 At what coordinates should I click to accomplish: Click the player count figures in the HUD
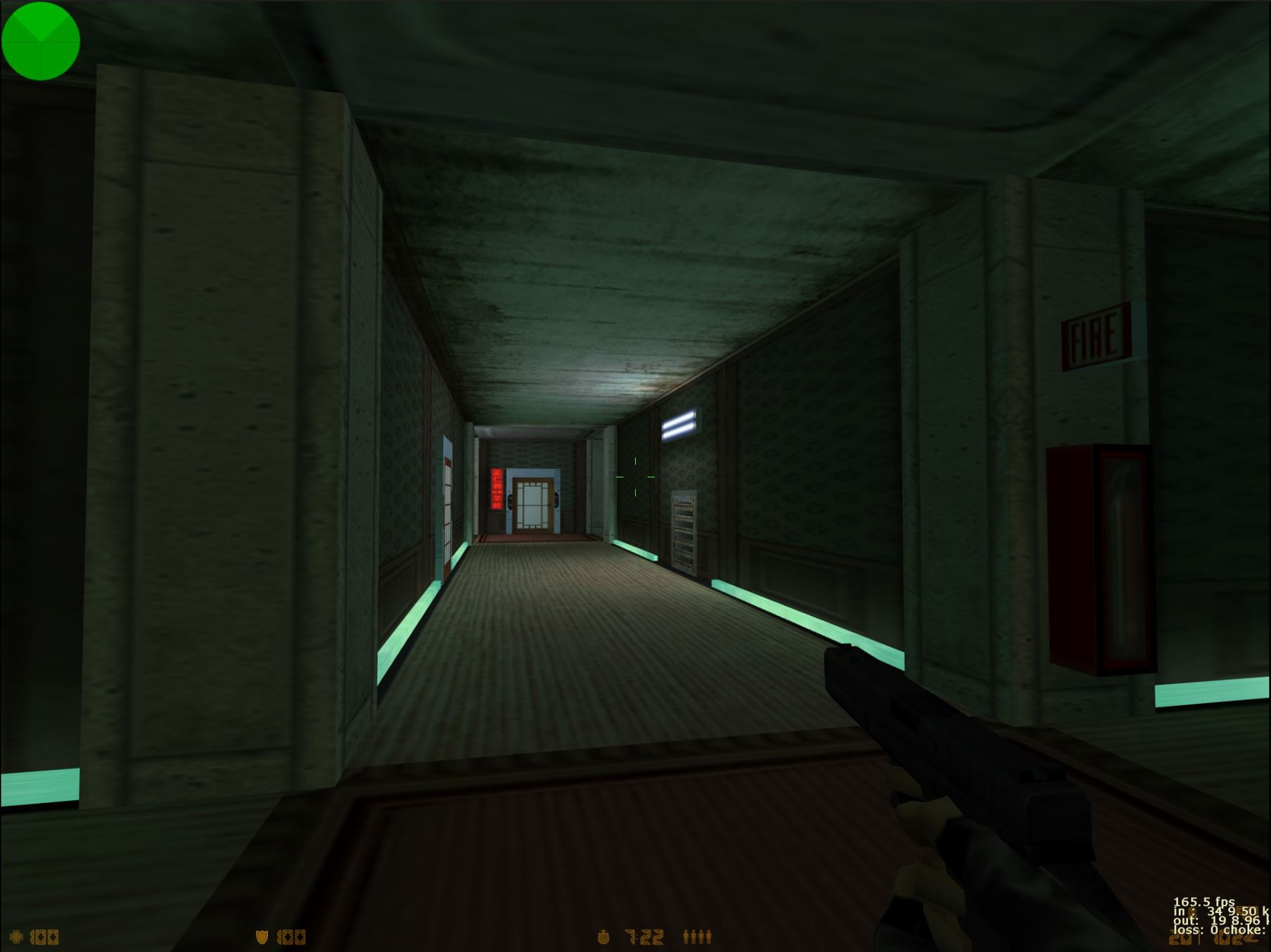point(696,936)
